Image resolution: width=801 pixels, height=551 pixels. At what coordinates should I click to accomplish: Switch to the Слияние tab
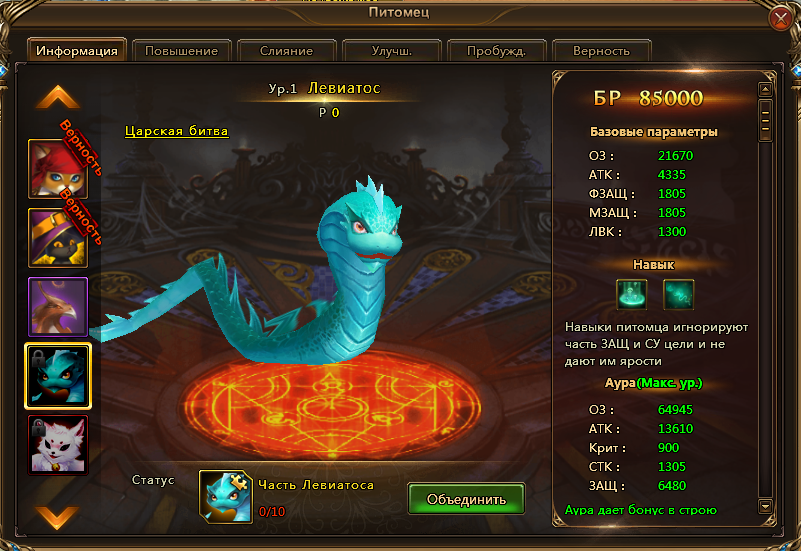point(286,50)
